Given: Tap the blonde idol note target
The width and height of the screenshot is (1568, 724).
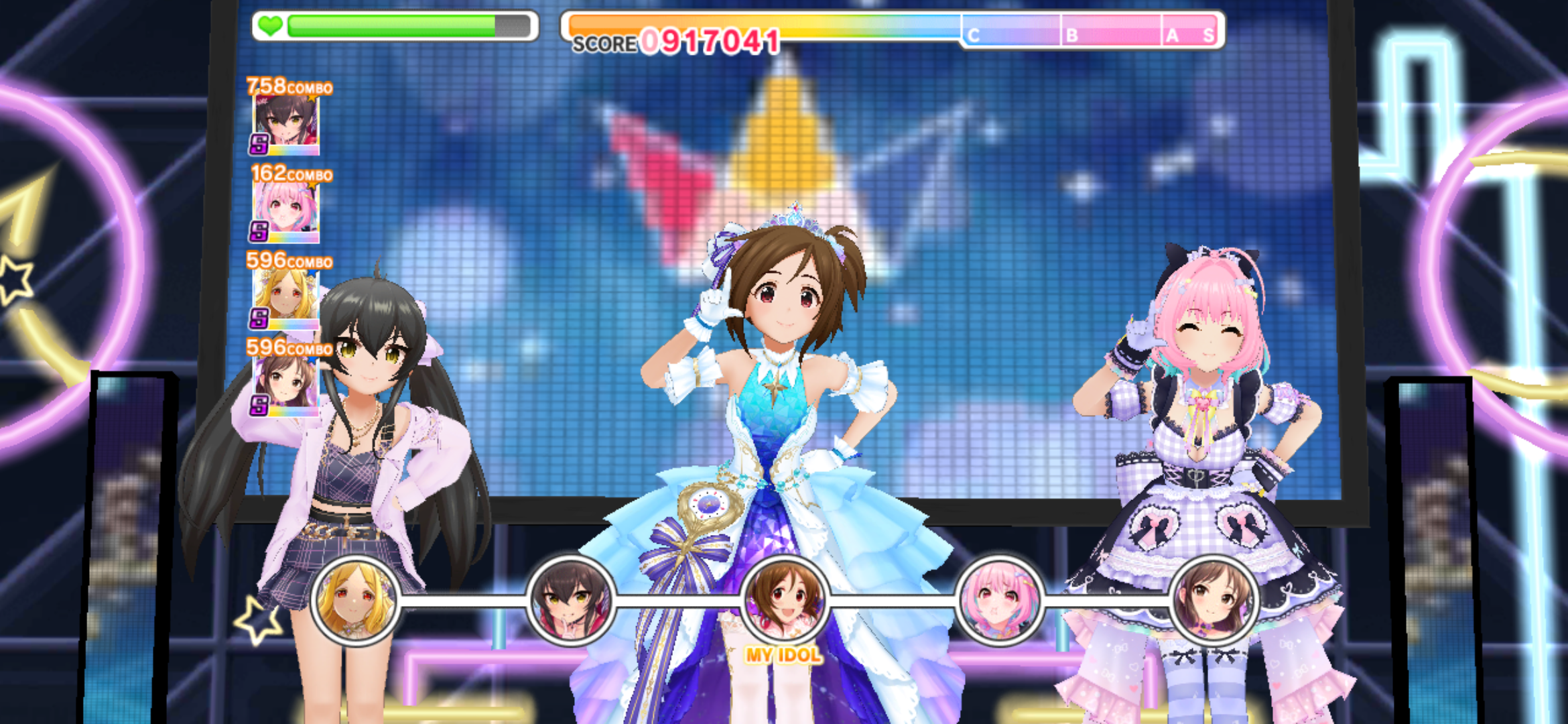Looking at the screenshot, I should 356,601.
